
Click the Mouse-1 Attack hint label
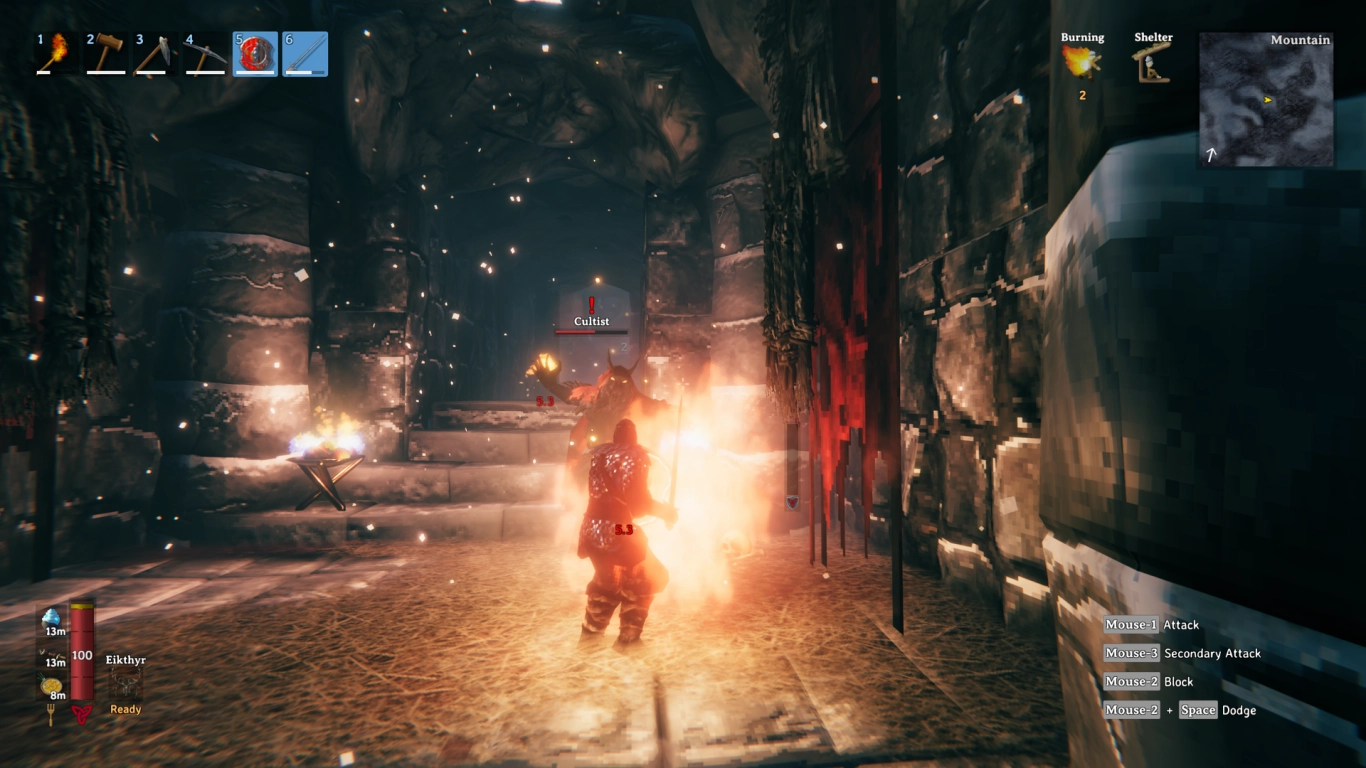coord(1151,624)
